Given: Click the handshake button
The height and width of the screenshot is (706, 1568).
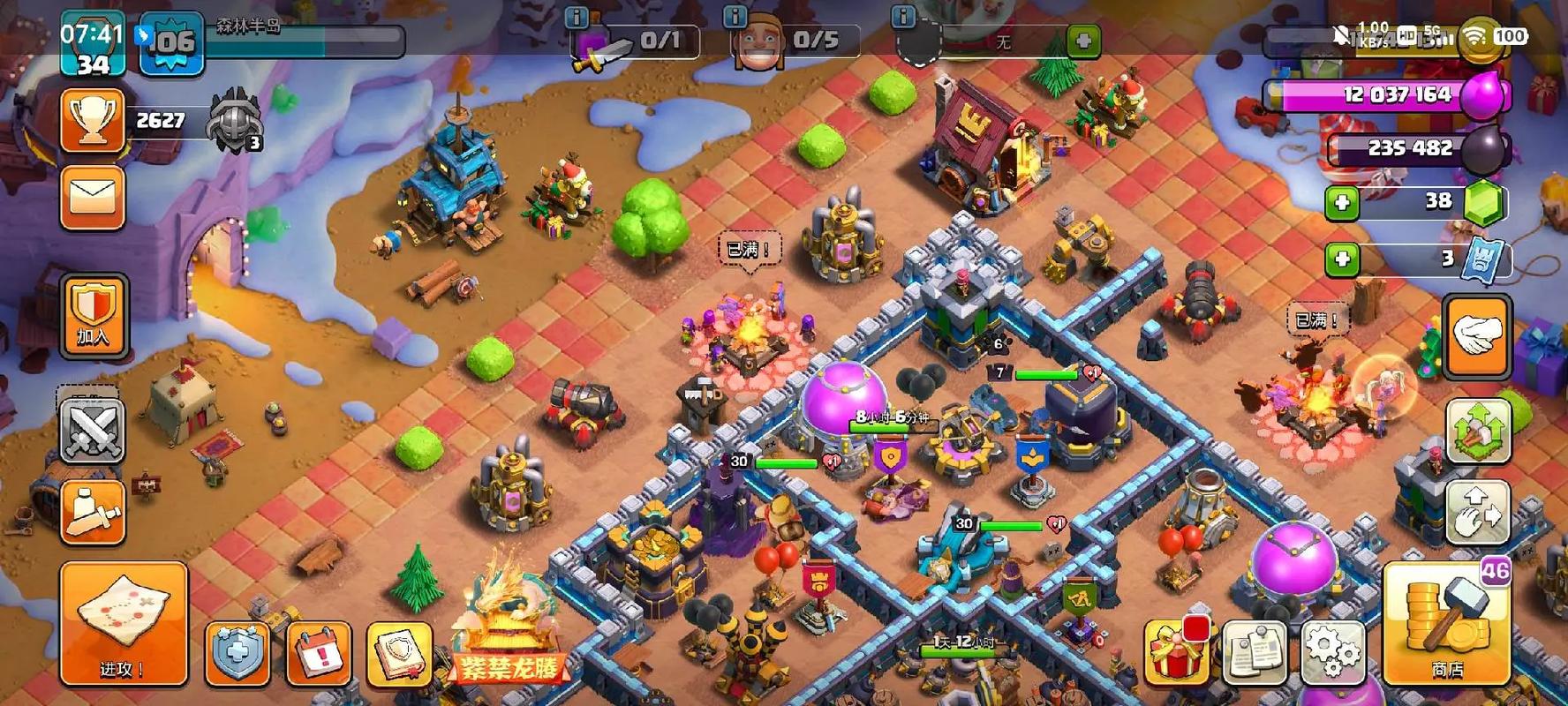Looking at the screenshot, I should (x=1477, y=335).
